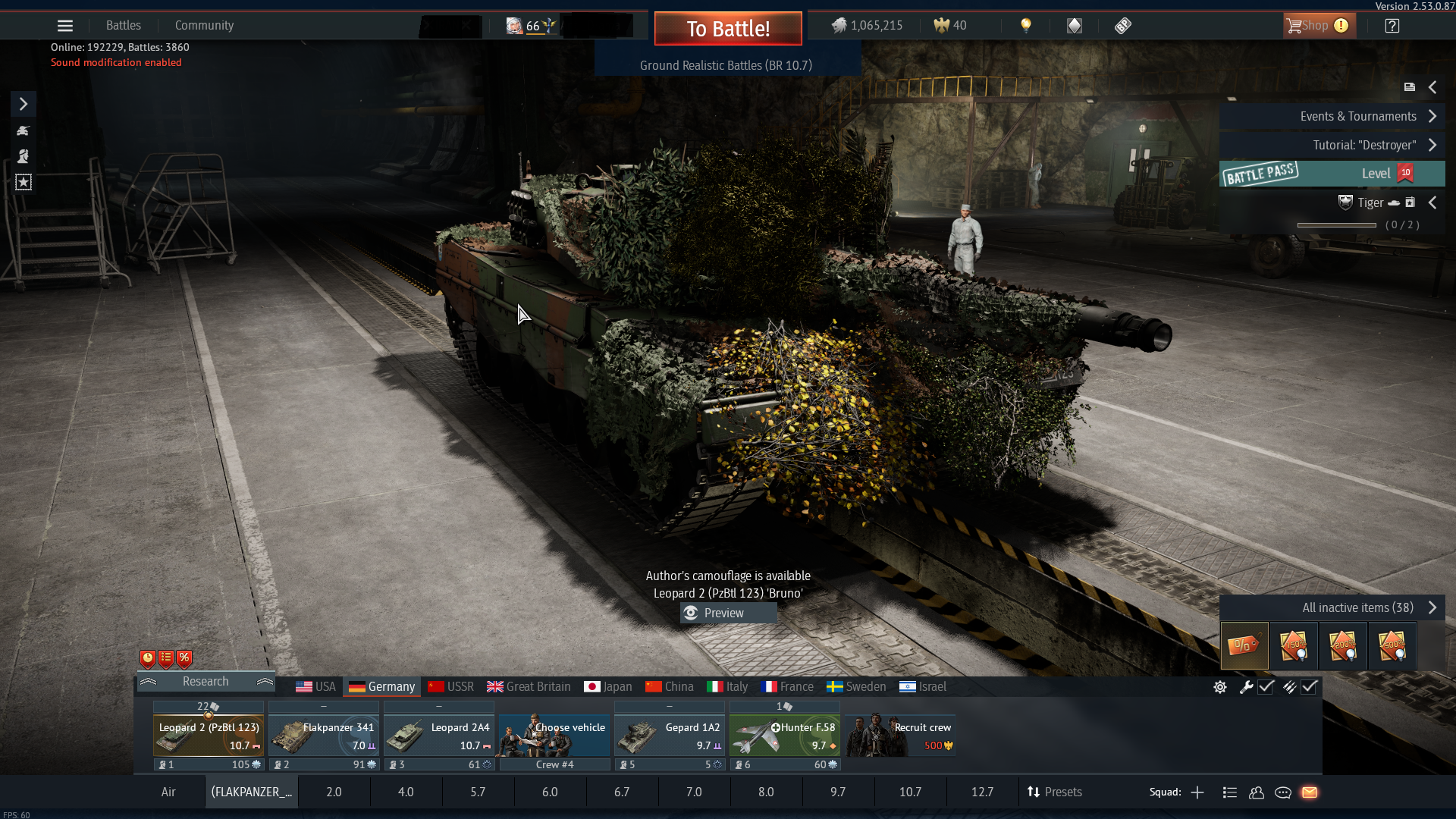Switch to the 8.0 lineup preset
Viewport: 1456px width, 819px height.
tap(766, 792)
